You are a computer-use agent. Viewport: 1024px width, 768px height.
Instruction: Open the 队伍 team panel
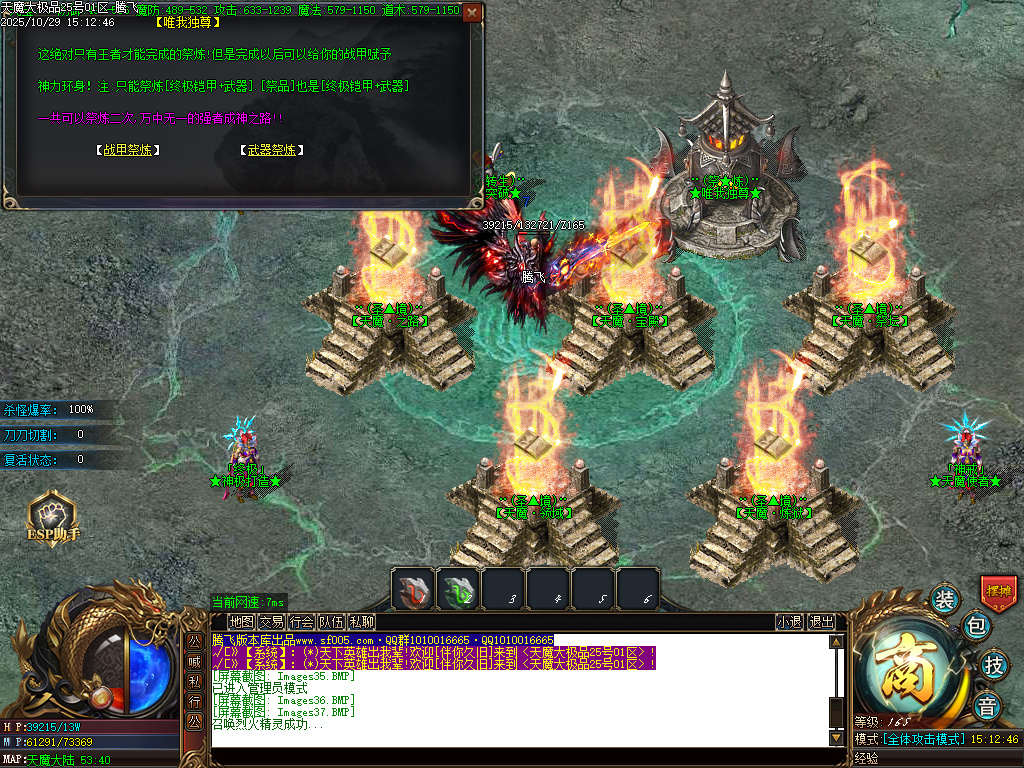click(331, 622)
